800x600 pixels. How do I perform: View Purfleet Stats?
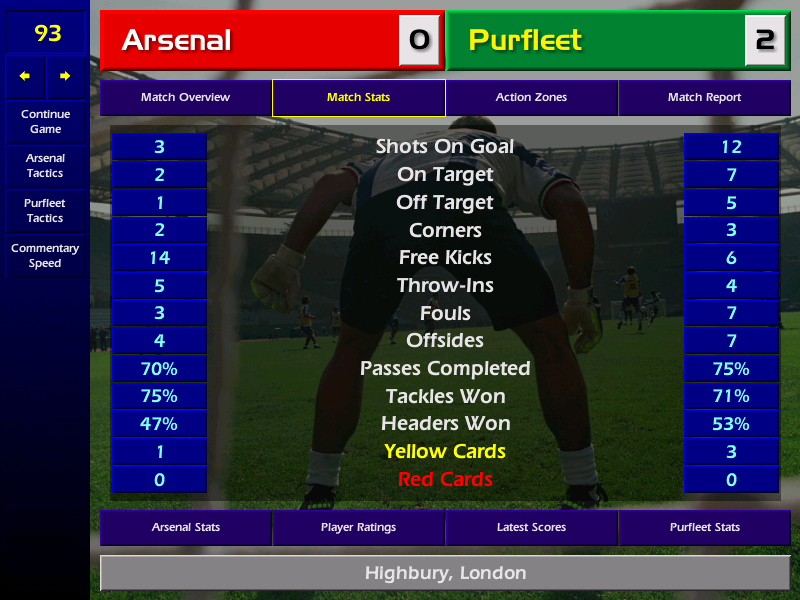point(704,527)
